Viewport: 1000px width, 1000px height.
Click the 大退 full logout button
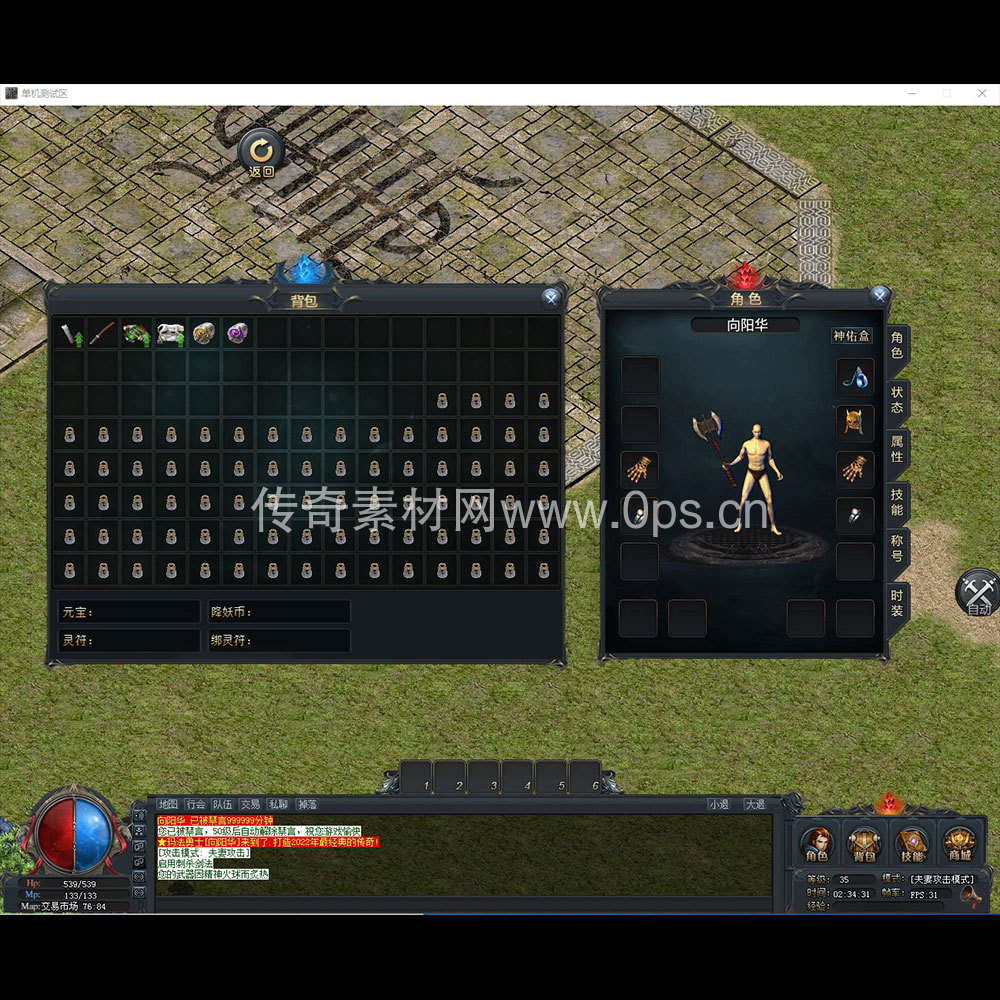coord(754,804)
